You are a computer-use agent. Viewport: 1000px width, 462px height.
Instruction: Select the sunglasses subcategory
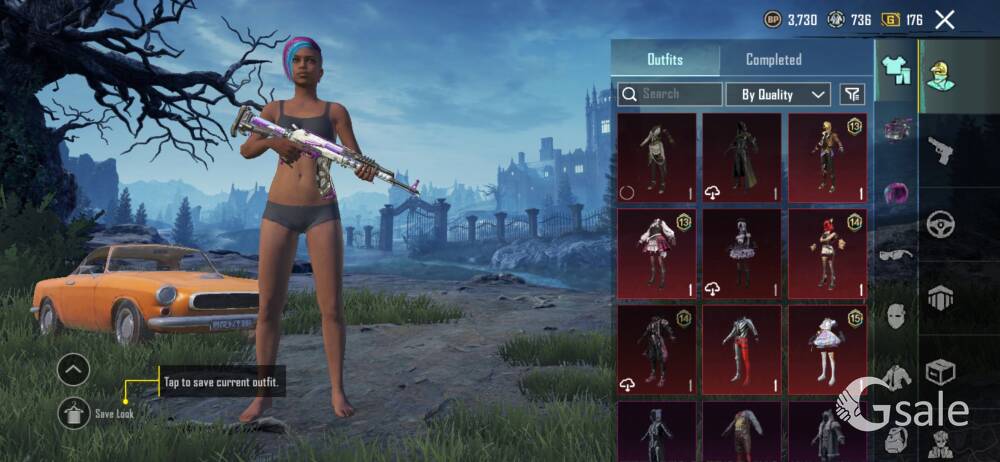pyautogui.click(x=894, y=255)
